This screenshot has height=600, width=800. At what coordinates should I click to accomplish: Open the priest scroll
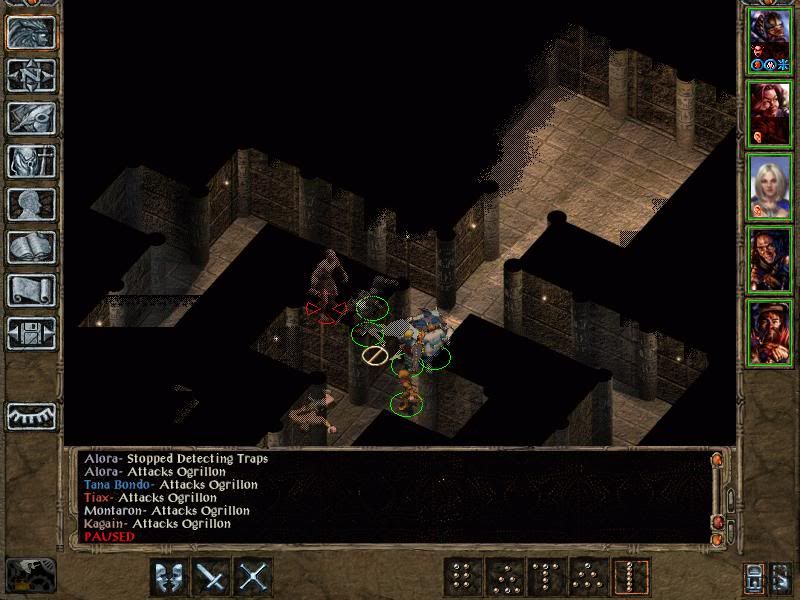[31, 290]
